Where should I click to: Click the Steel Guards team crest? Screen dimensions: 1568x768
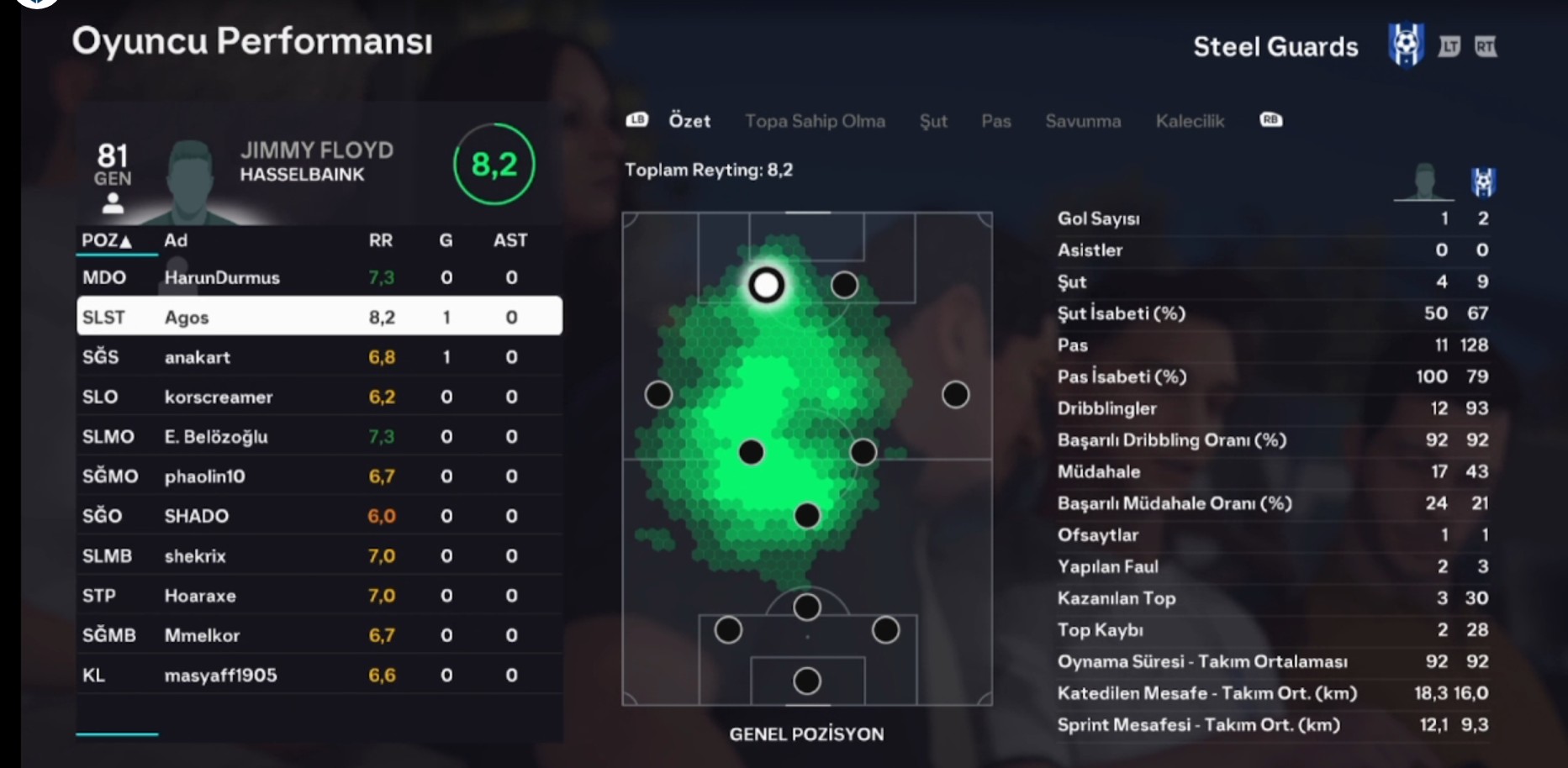pos(1406,45)
